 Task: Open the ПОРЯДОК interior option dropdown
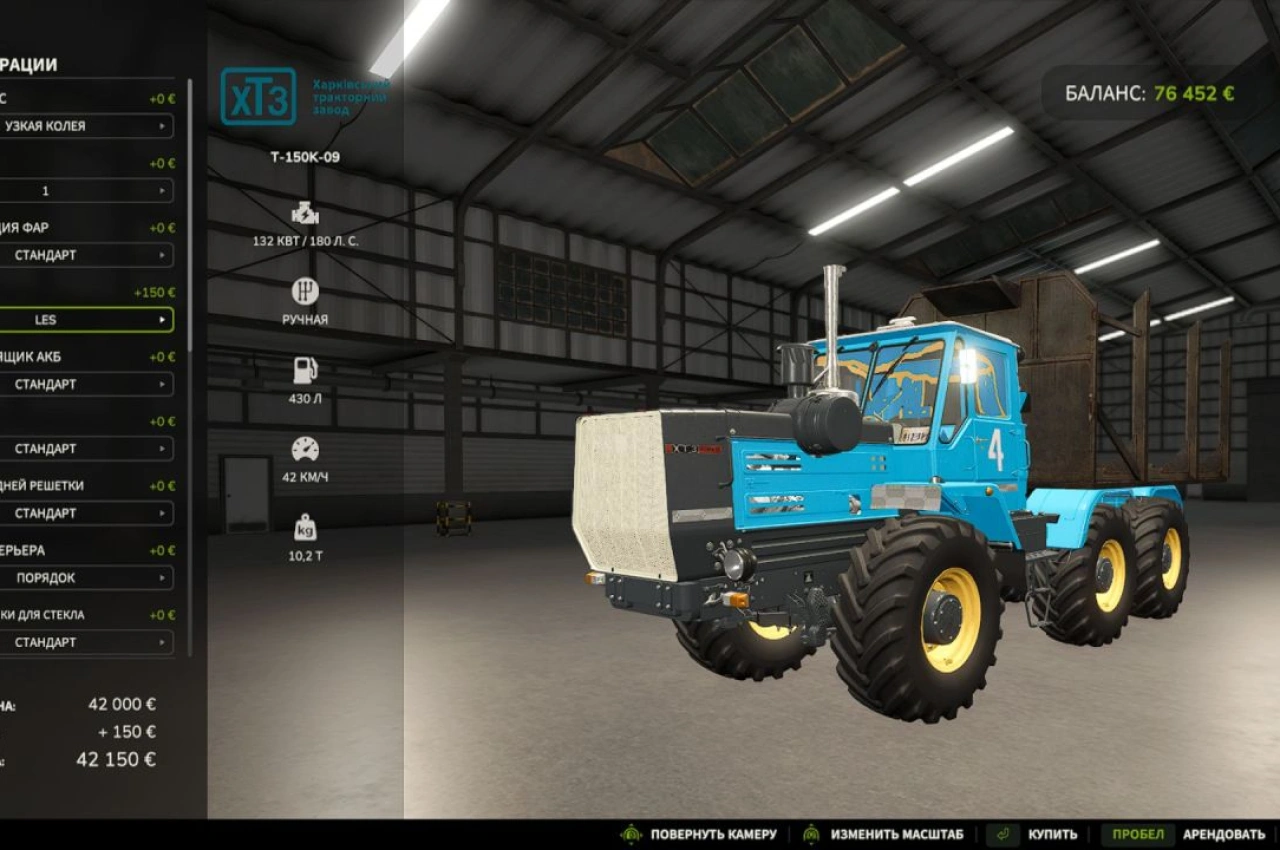[87, 577]
